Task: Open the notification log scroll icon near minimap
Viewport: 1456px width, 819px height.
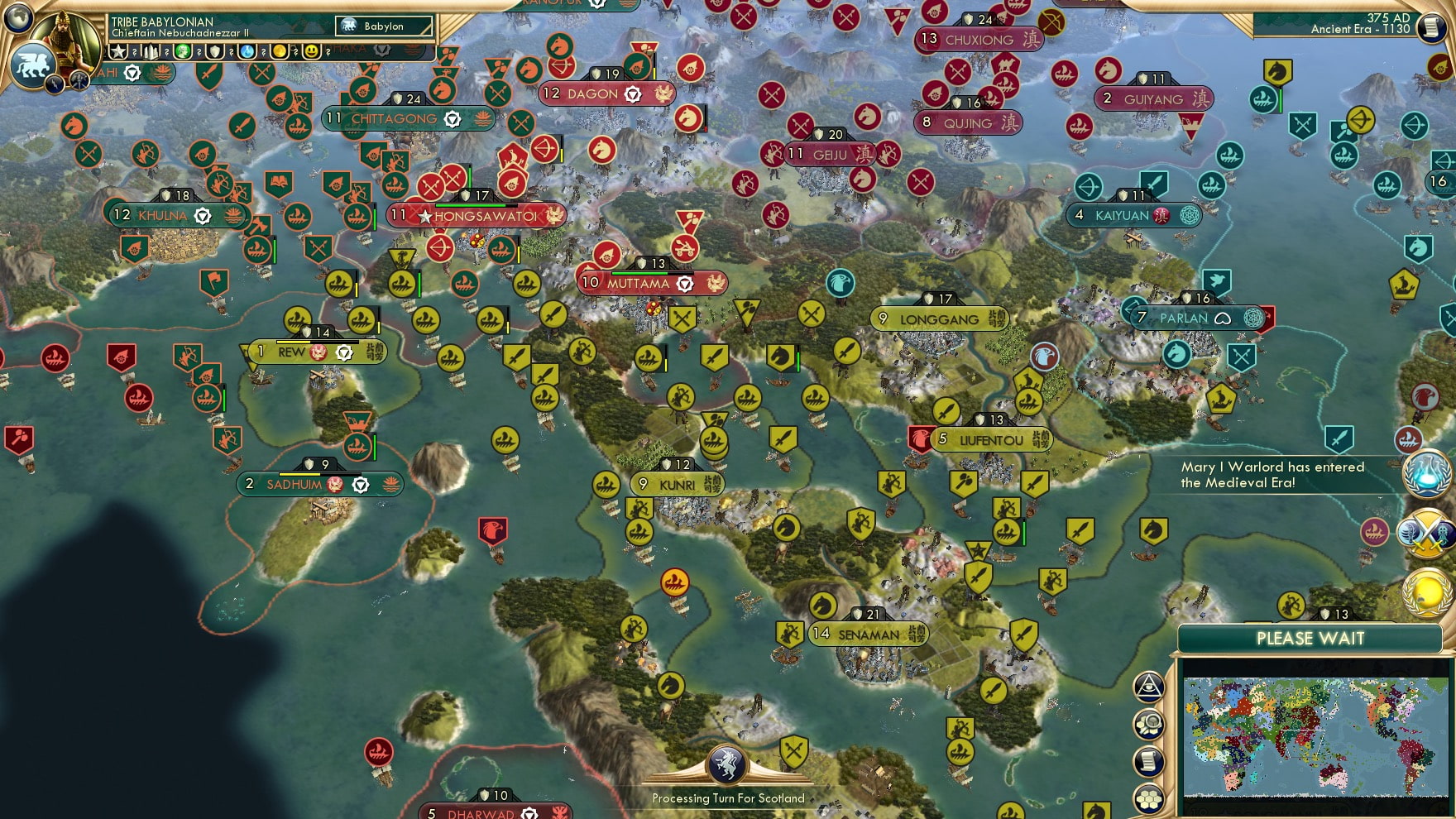Action: (x=1148, y=761)
